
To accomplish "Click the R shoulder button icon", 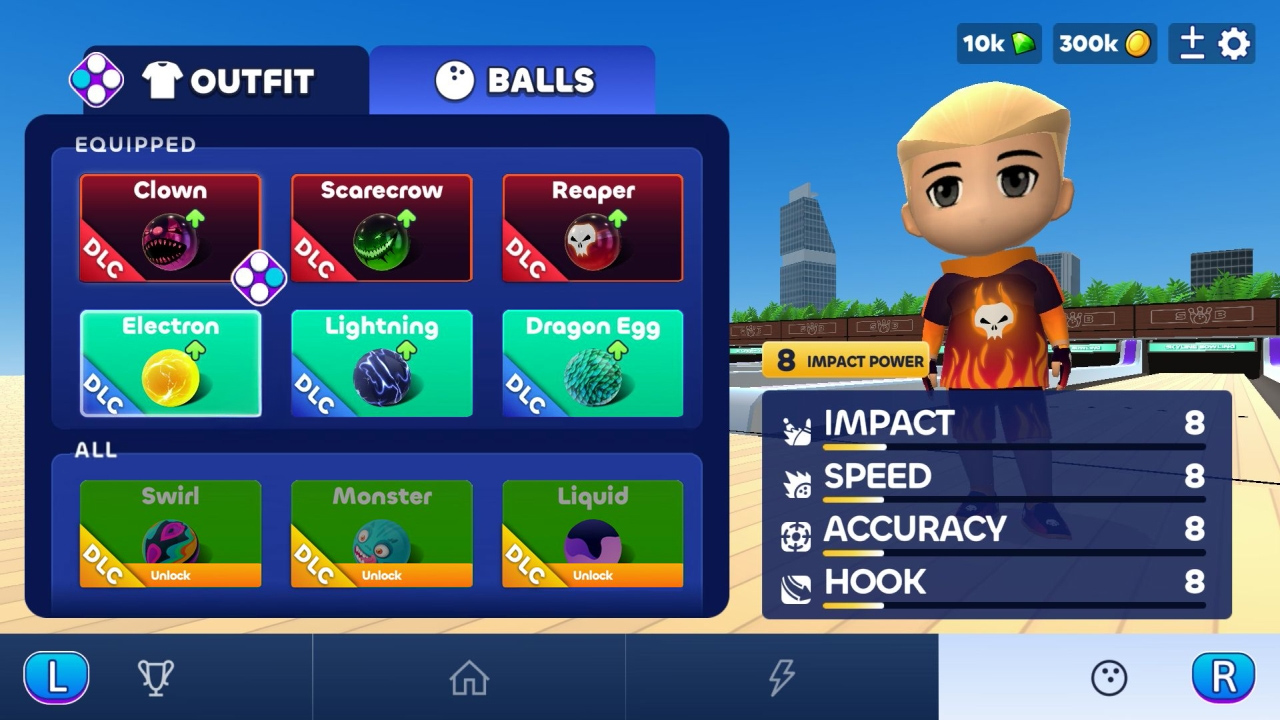I will tap(1222, 676).
